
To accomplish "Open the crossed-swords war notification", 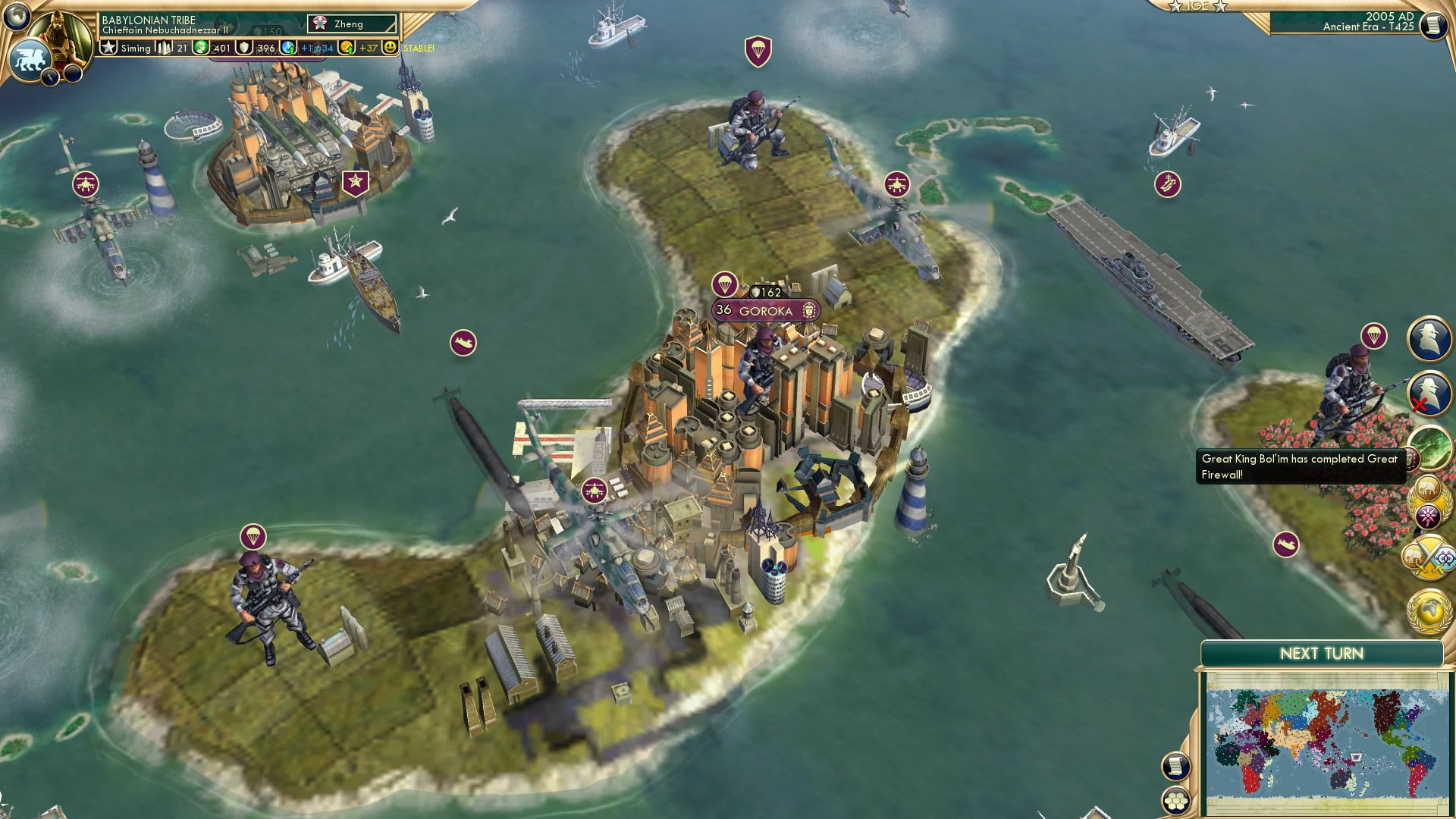I will (x=1429, y=557).
